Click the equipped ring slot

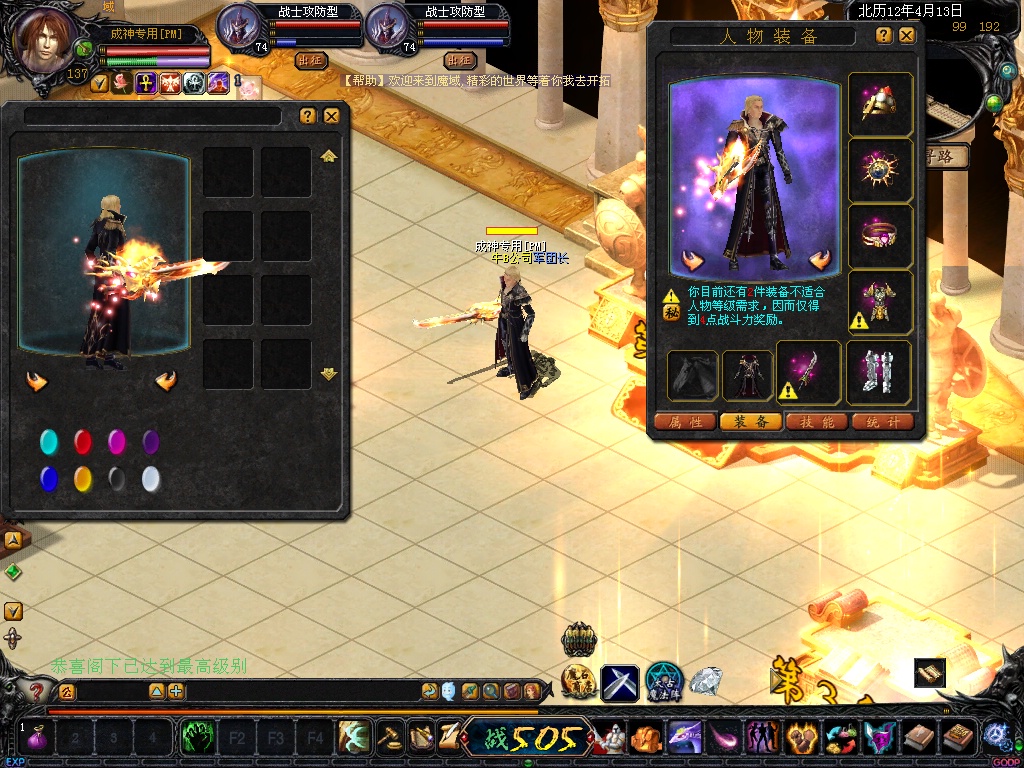880,236
